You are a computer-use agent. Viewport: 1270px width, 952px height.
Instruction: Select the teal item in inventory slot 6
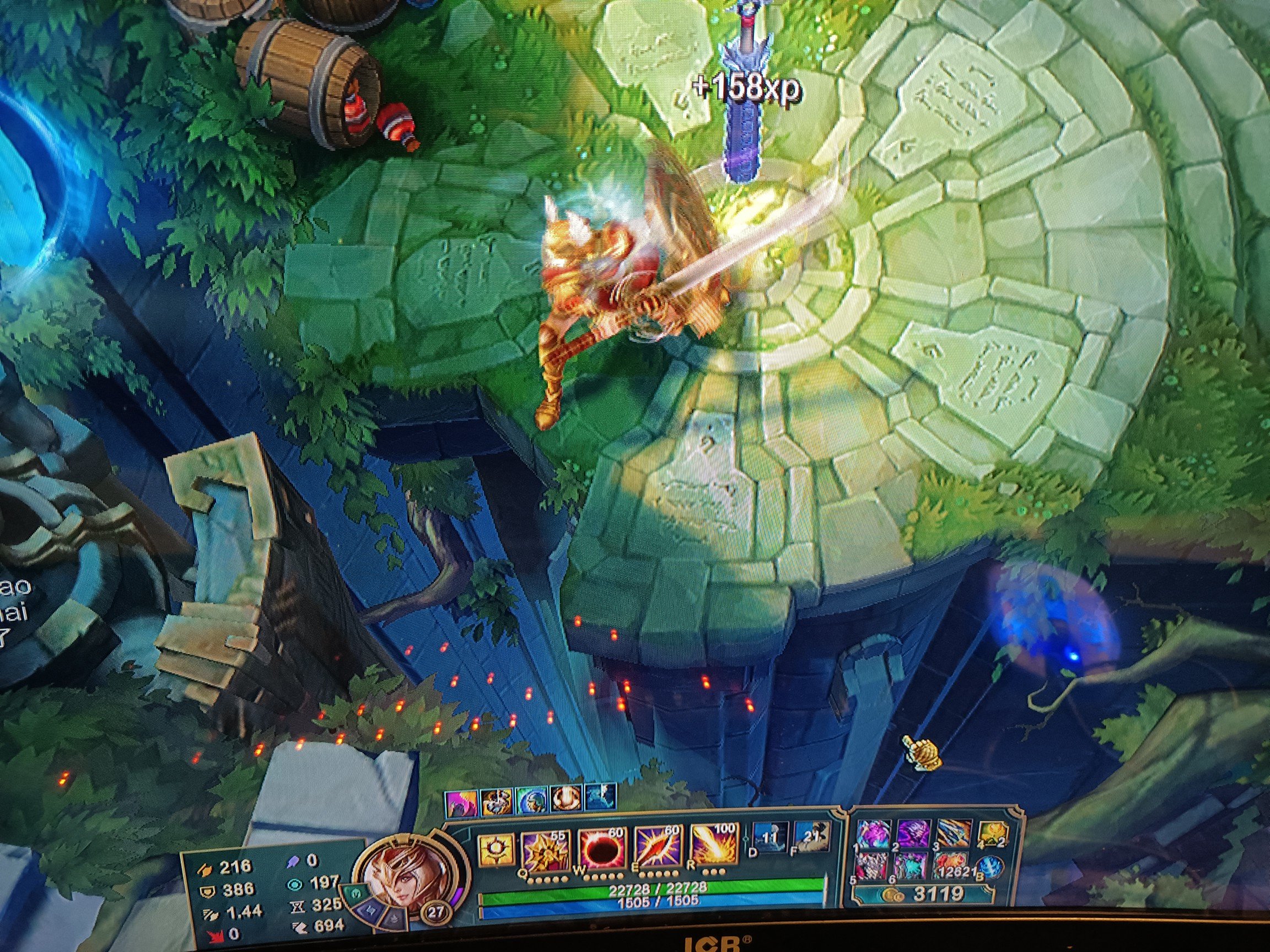911,866
